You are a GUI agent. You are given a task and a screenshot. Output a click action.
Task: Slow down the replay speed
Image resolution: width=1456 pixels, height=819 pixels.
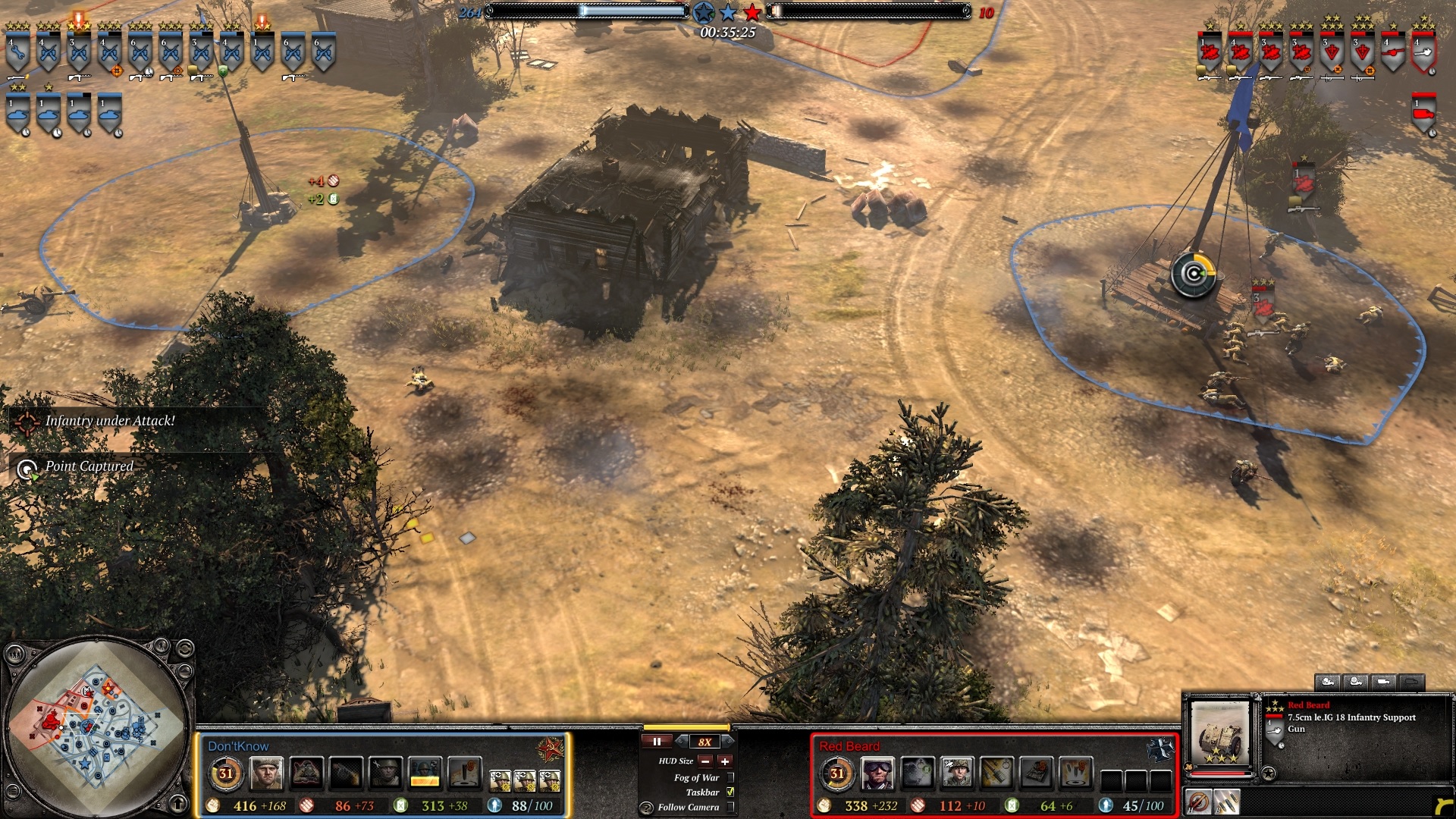(682, 742)
